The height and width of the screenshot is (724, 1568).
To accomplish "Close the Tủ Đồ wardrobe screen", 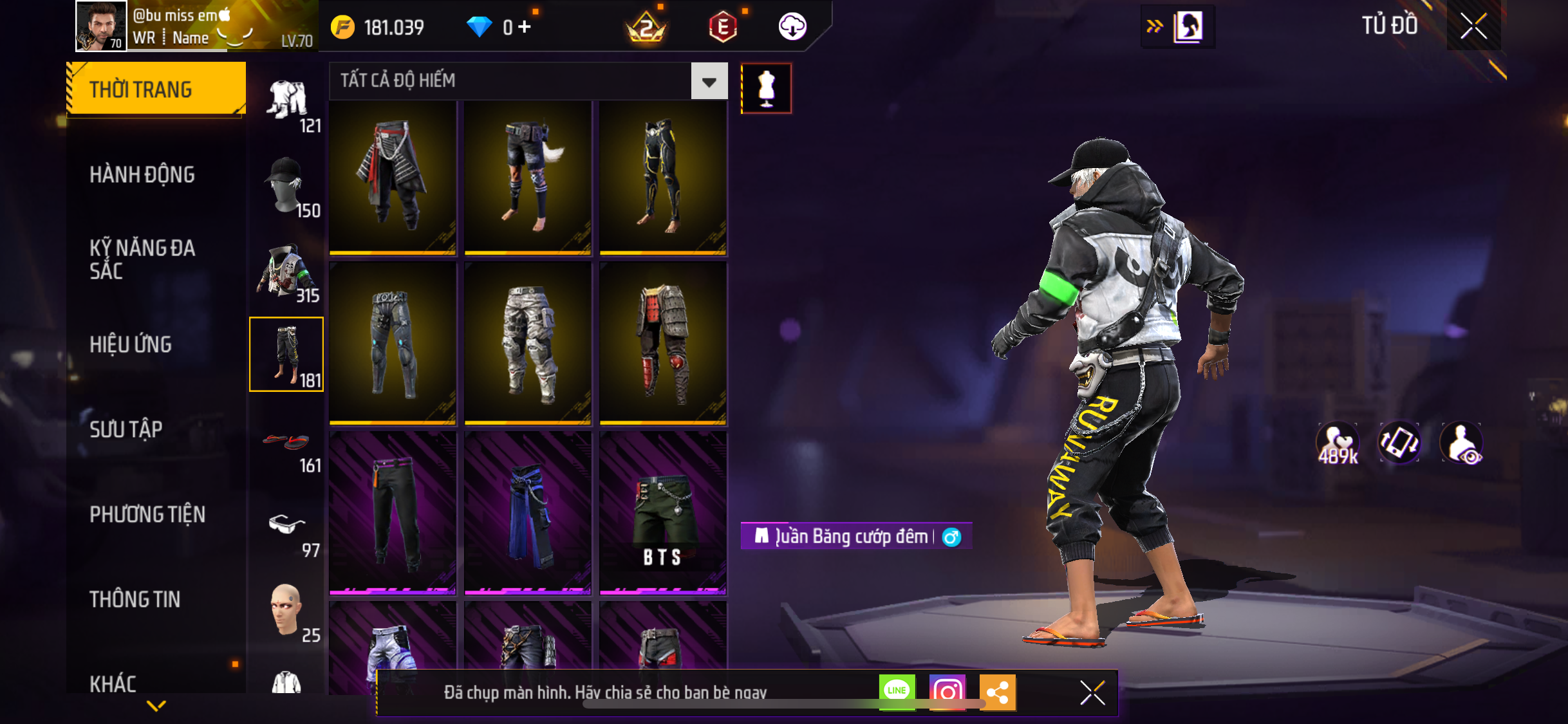I will pos(1473,26).
